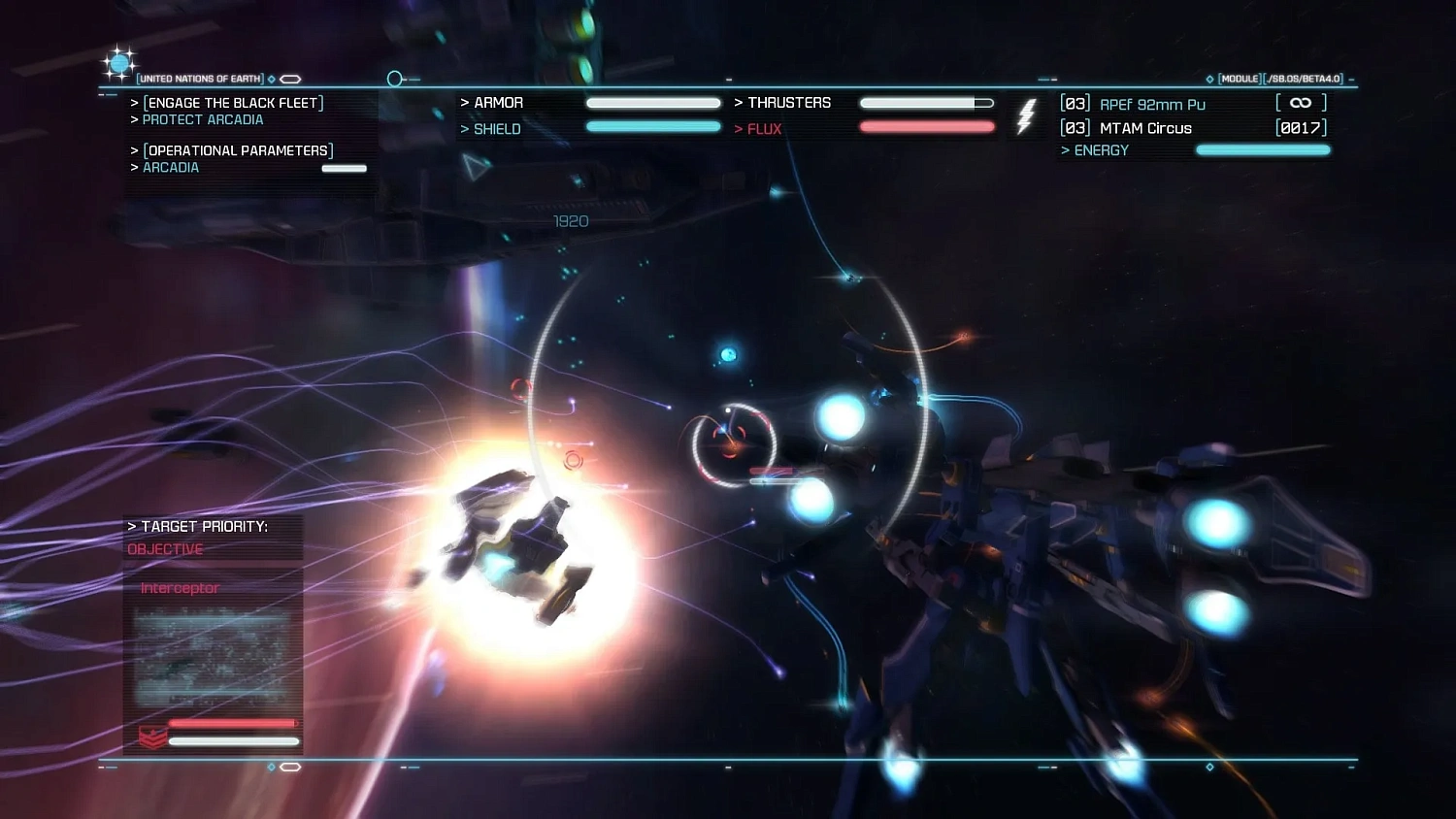
Task: Click the OBJECTIVE priority label
Action: click(164, 549)
